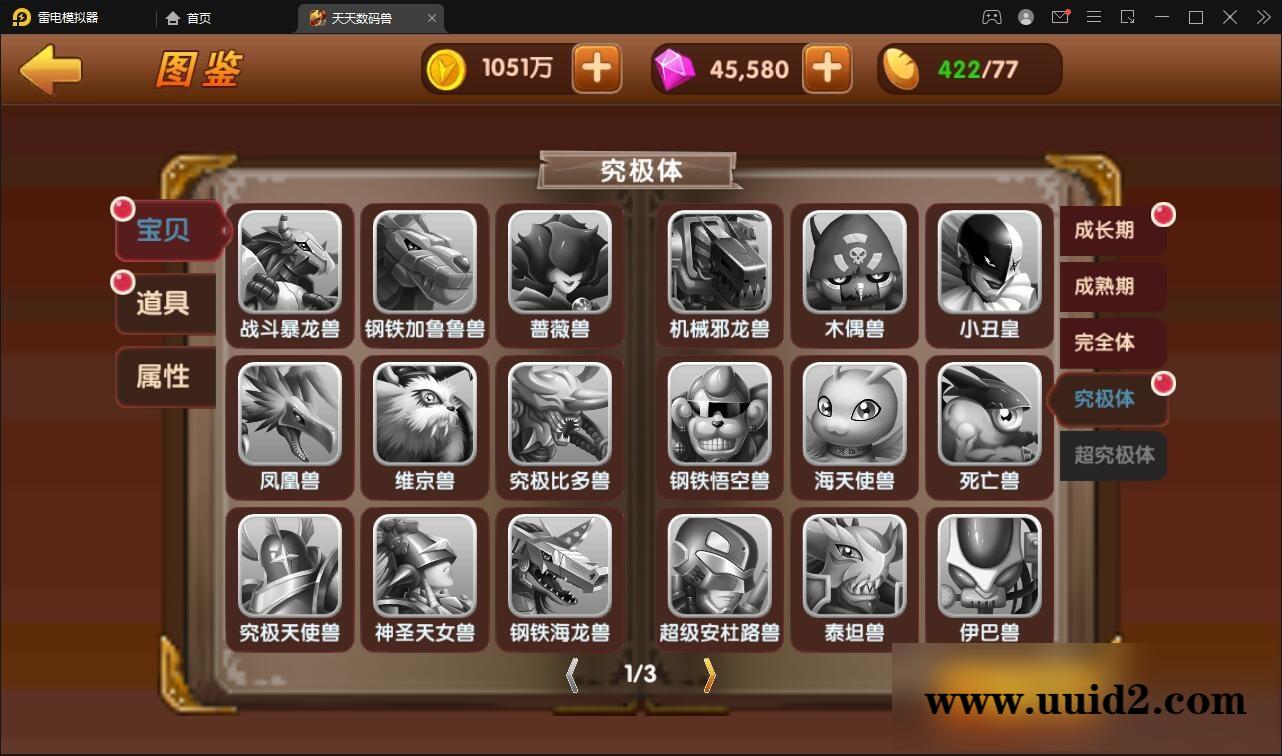Viewport: 1282px width, 756px height.
Task: Open gold coin top-up with the plus button
Action: tap(596, 68)
